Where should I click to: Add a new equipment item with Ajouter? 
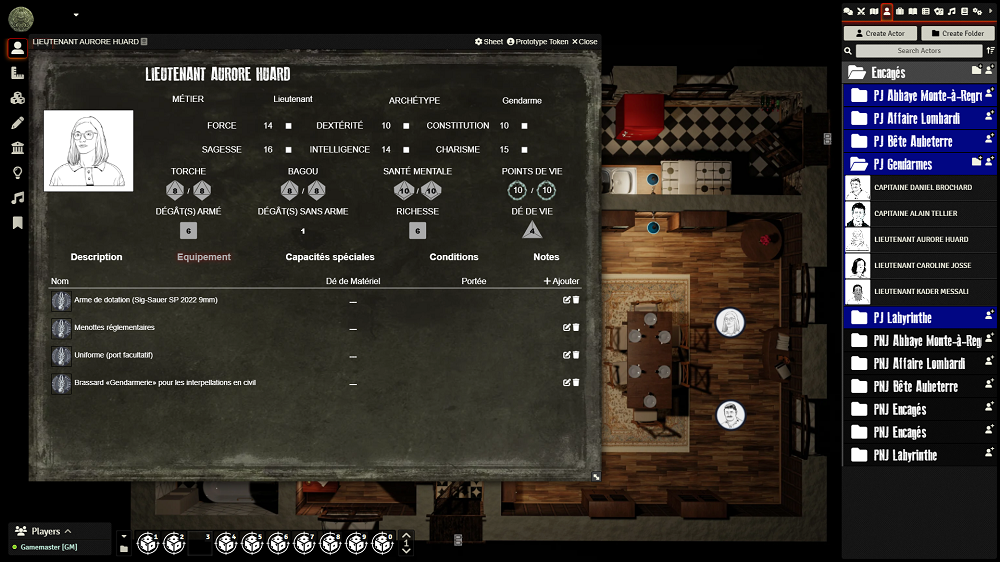point(561,281)
